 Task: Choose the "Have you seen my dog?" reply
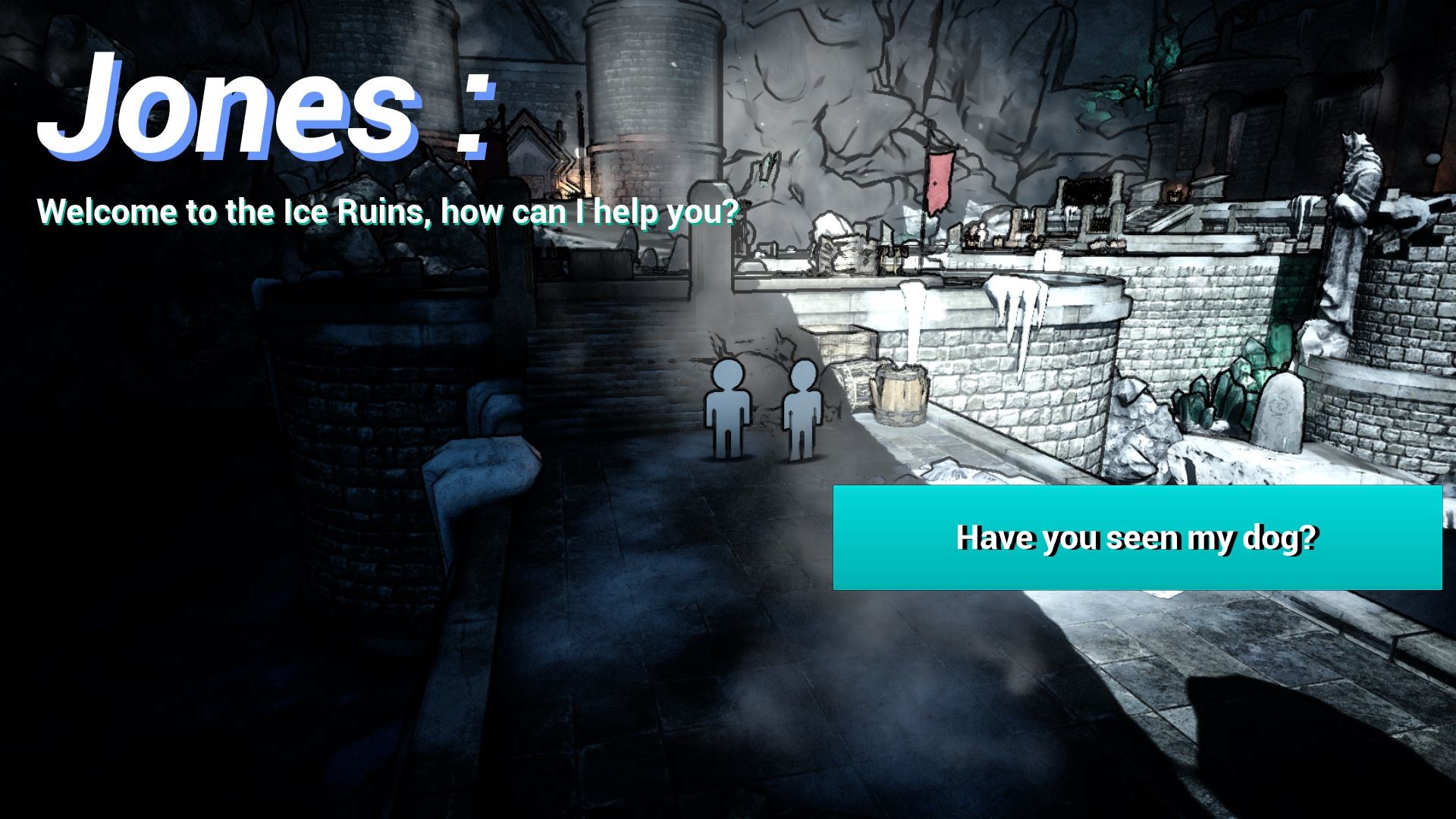point(1137,538)
